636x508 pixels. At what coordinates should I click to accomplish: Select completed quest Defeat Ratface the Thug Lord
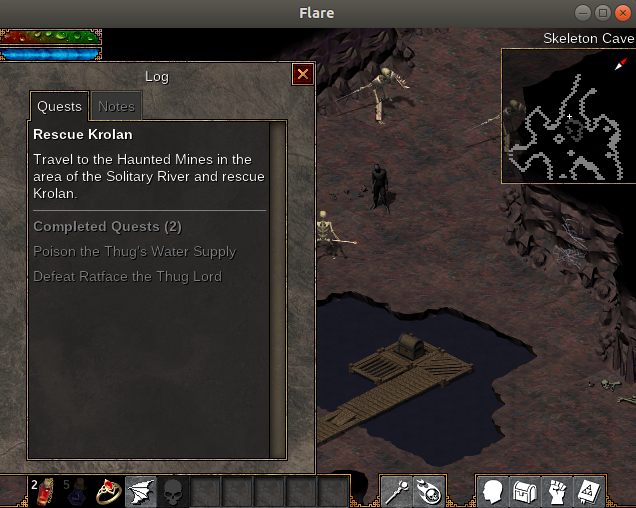coord(127,276)
